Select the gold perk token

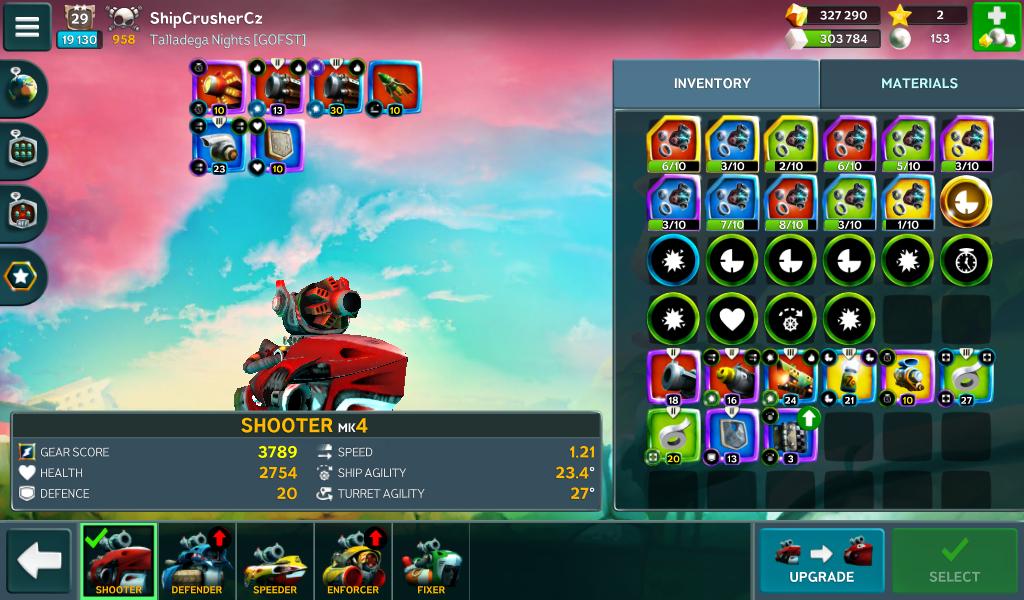pyautogui.click(x=966, y=202)
